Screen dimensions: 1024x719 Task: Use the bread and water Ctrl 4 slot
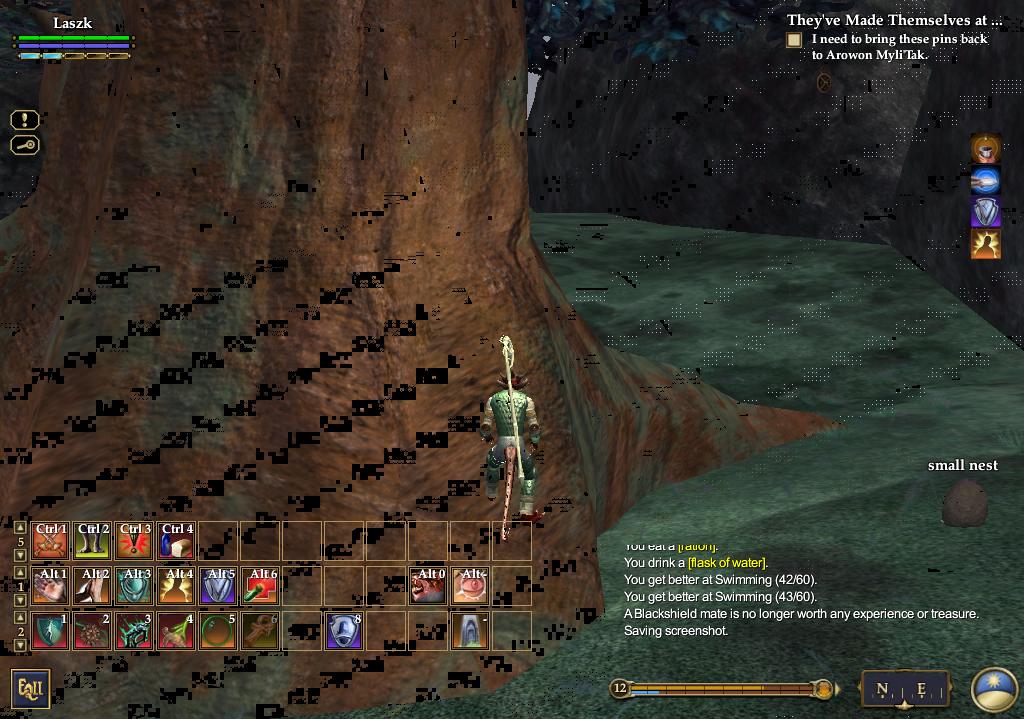pos(176,540)
